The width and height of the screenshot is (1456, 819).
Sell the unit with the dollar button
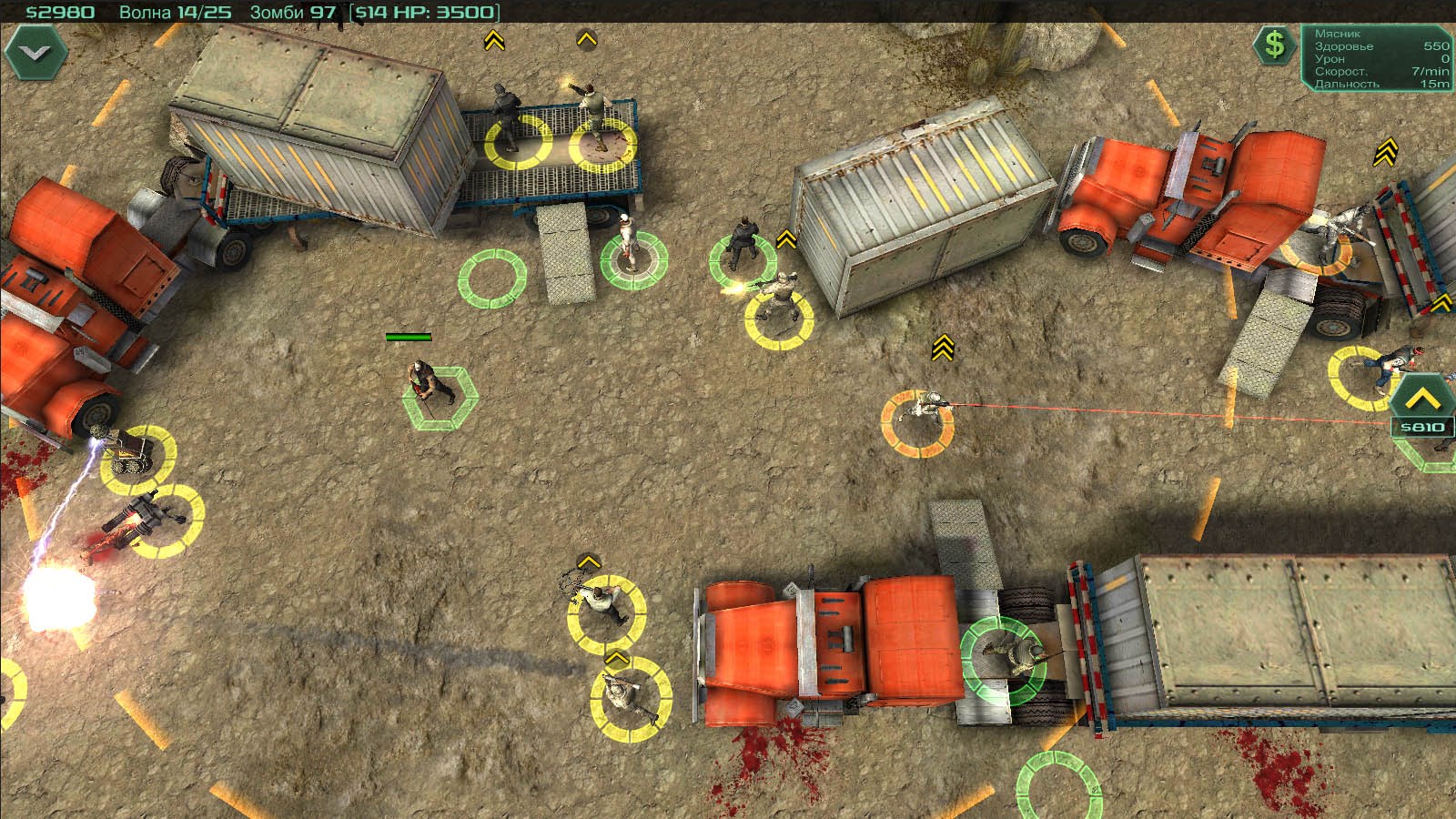[x=1275, y=44]
